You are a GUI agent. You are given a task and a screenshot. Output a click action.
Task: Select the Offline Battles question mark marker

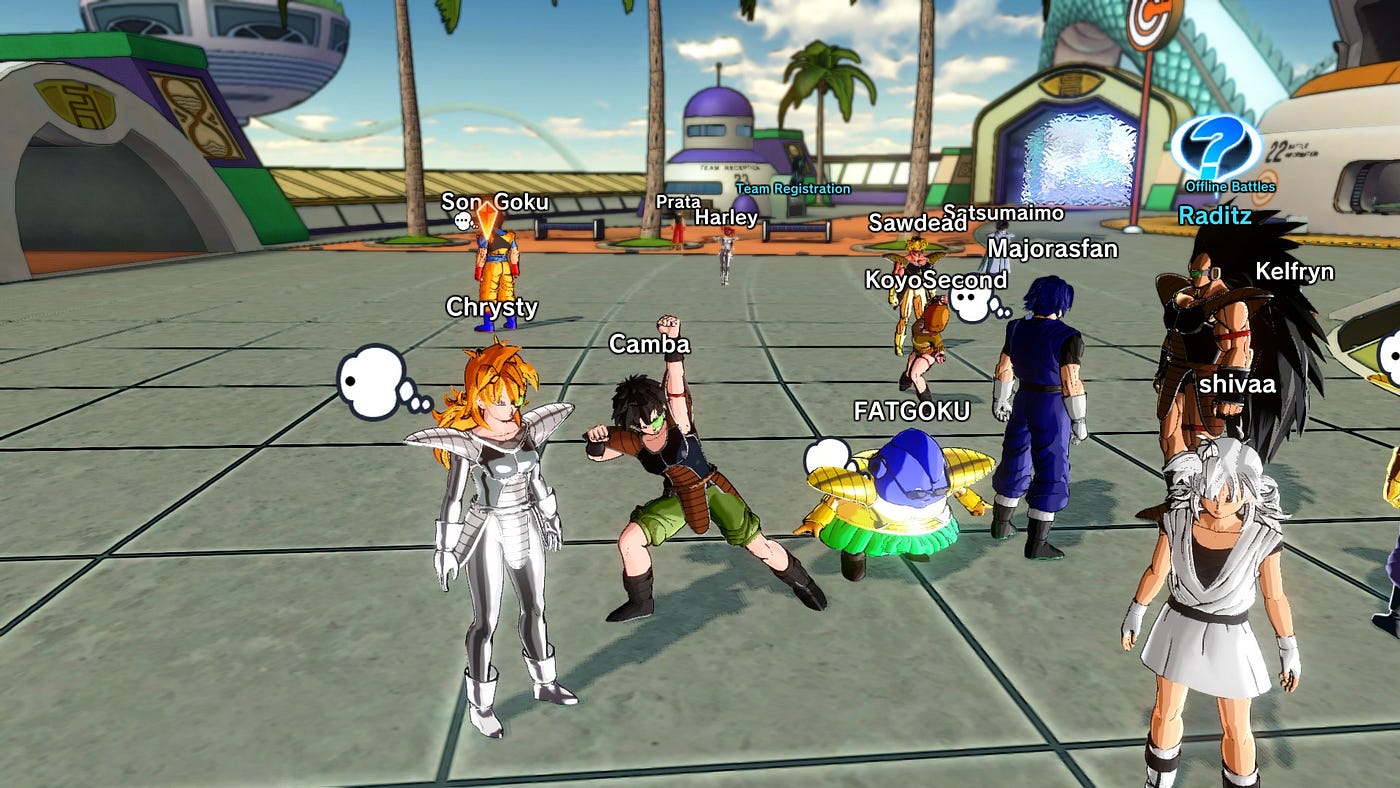point(1215,148)
